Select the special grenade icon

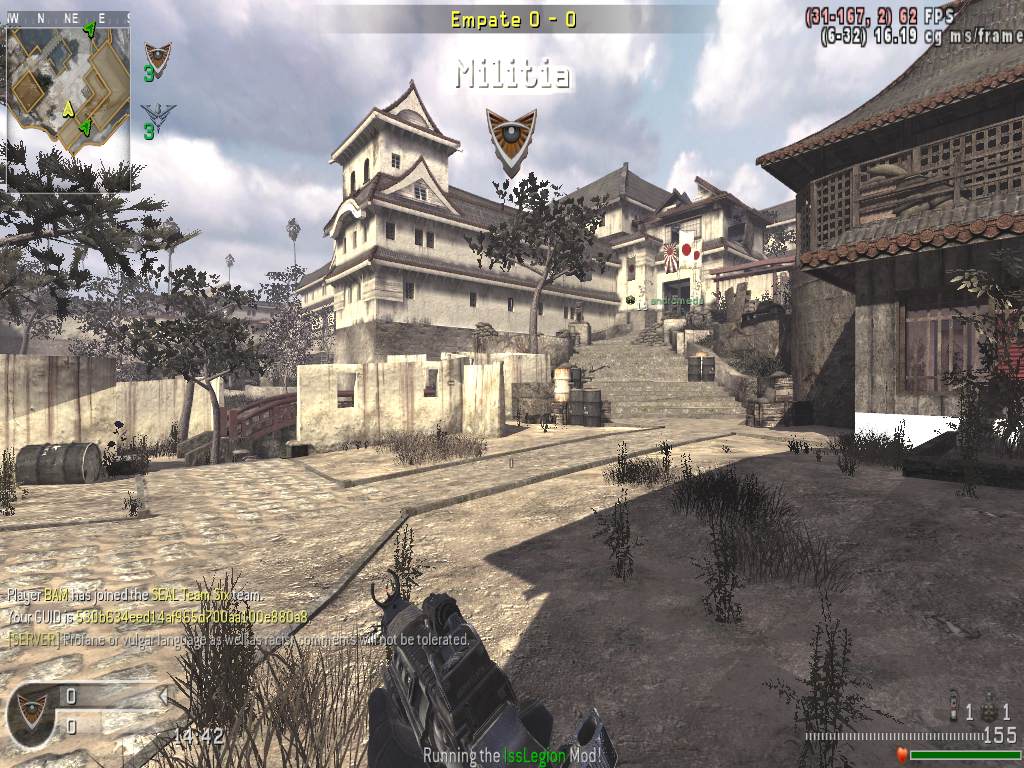point(954,707)
